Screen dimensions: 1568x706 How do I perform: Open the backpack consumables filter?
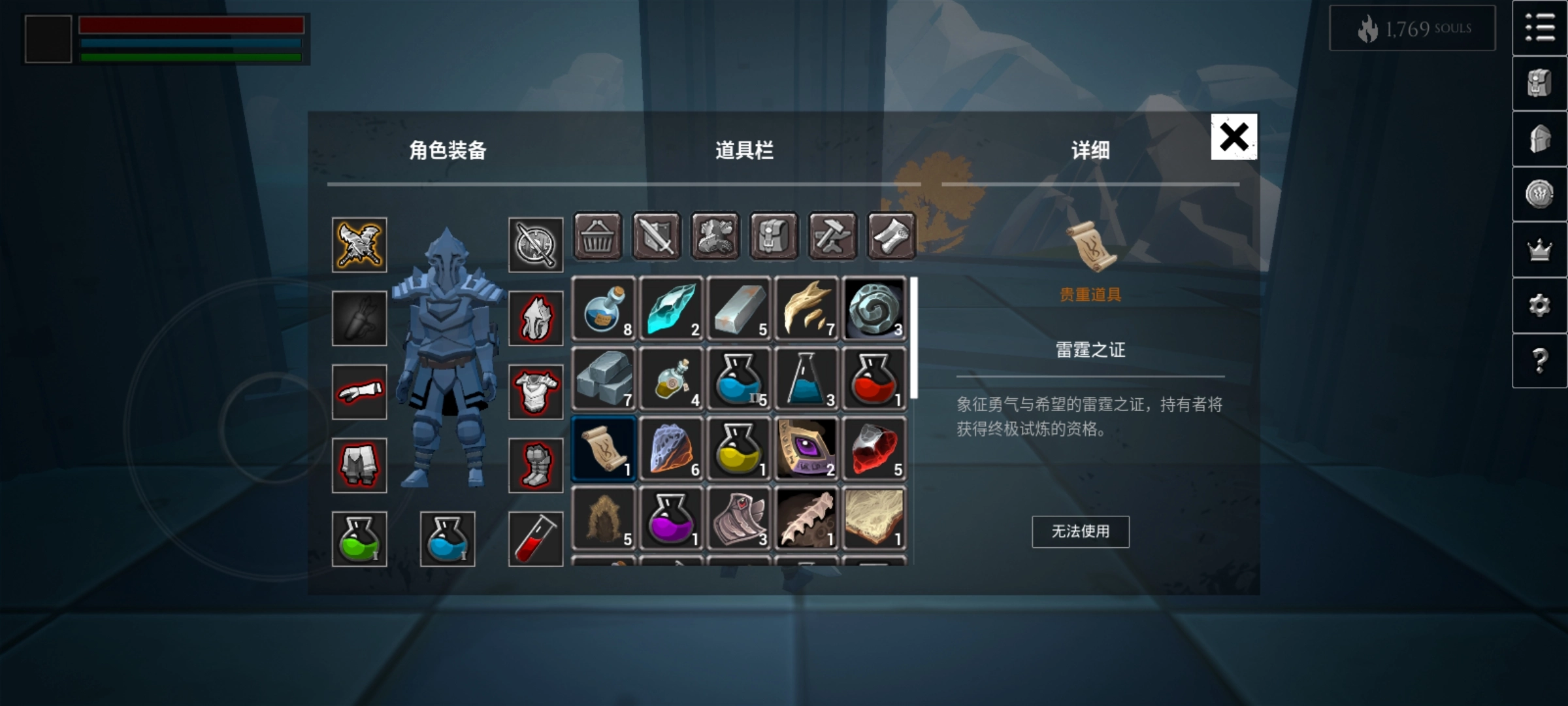click(x=774, y=237)
